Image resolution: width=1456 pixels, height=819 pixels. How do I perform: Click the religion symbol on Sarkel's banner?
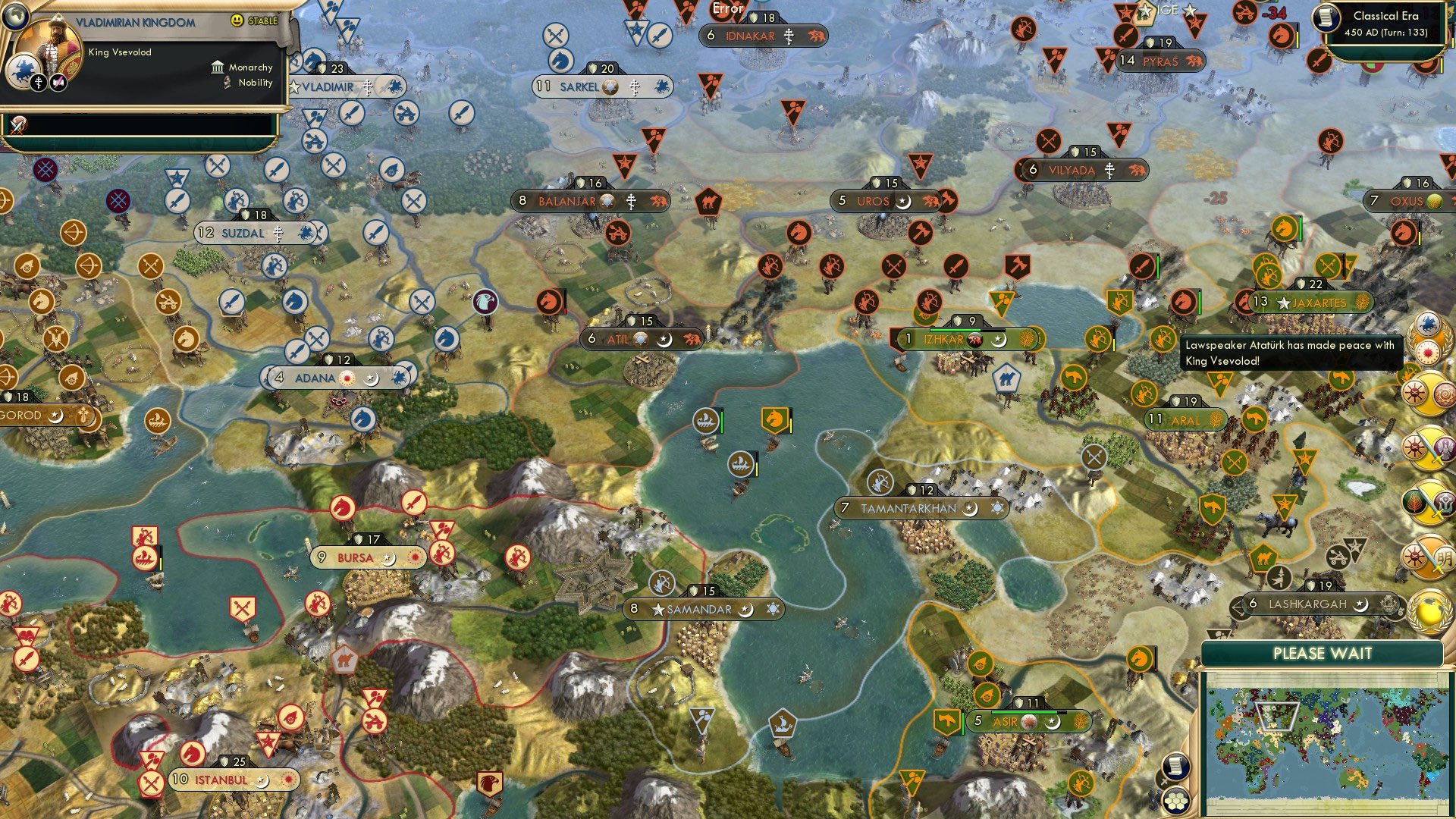(x=634, y=86)
